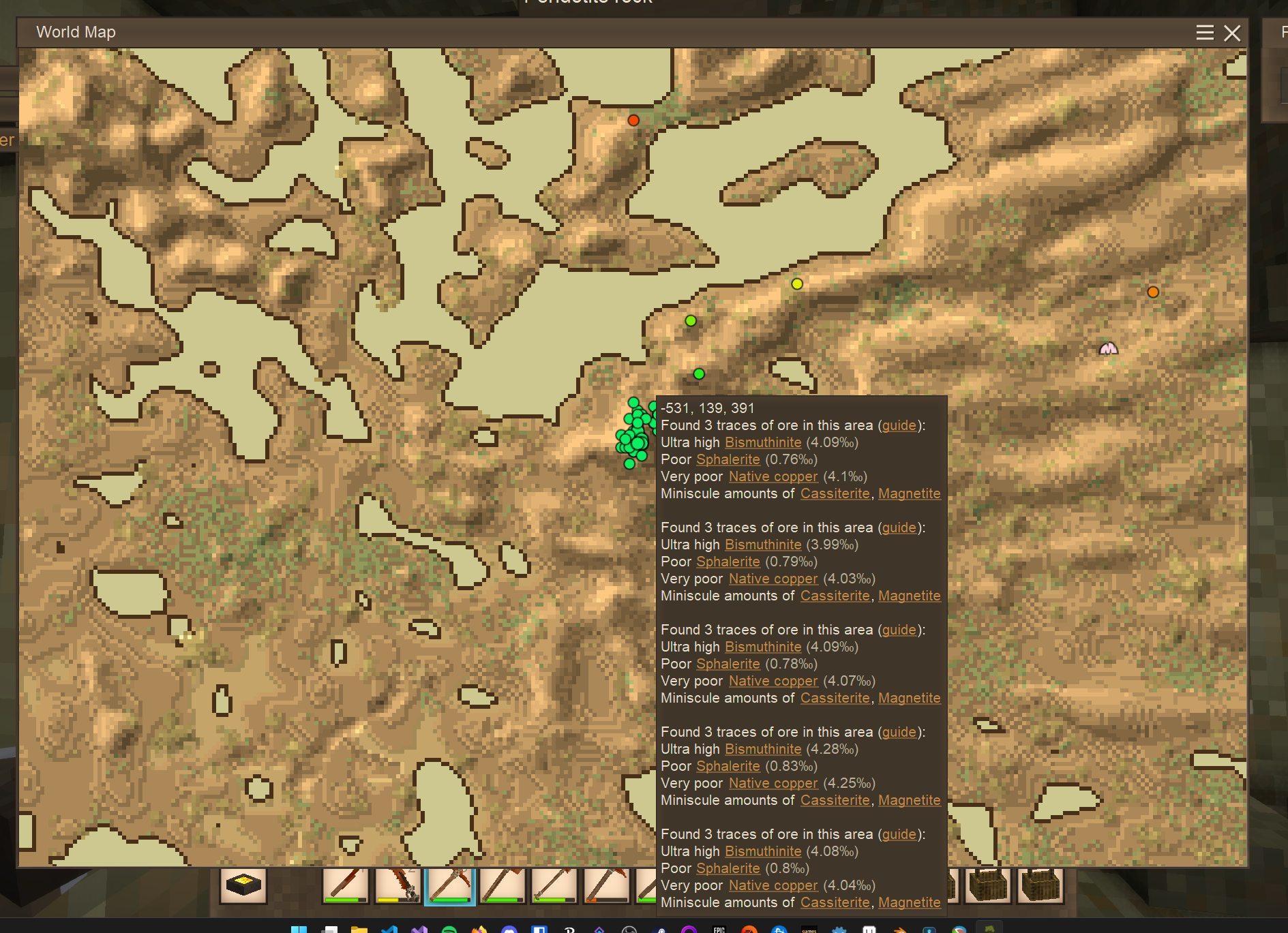This screenshot has height=933, width=1288.
Task: Open the Sphalerite link next to 0.83‰
Action: [728, 766]
